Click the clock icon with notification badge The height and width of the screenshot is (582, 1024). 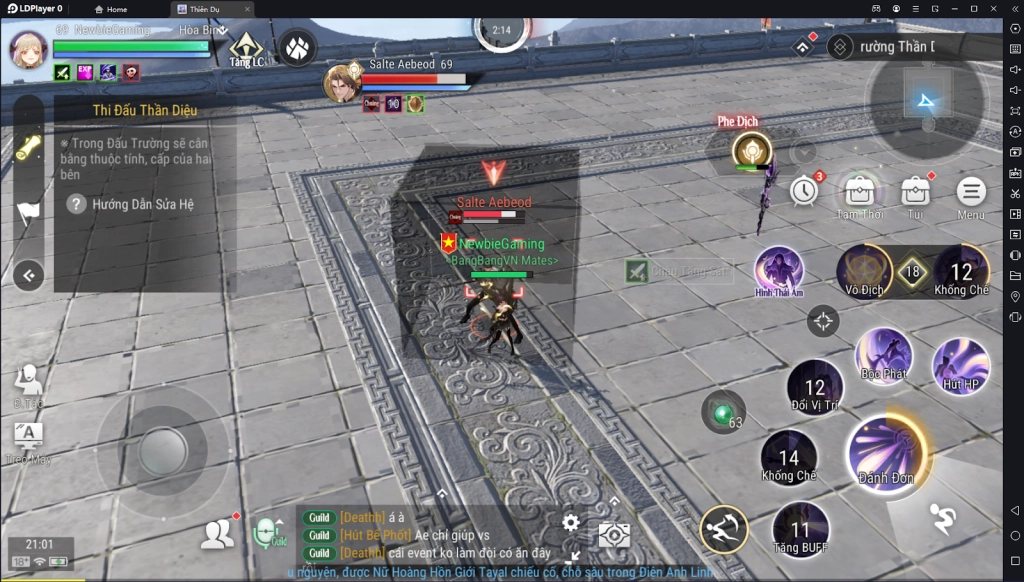pos(804,190)
